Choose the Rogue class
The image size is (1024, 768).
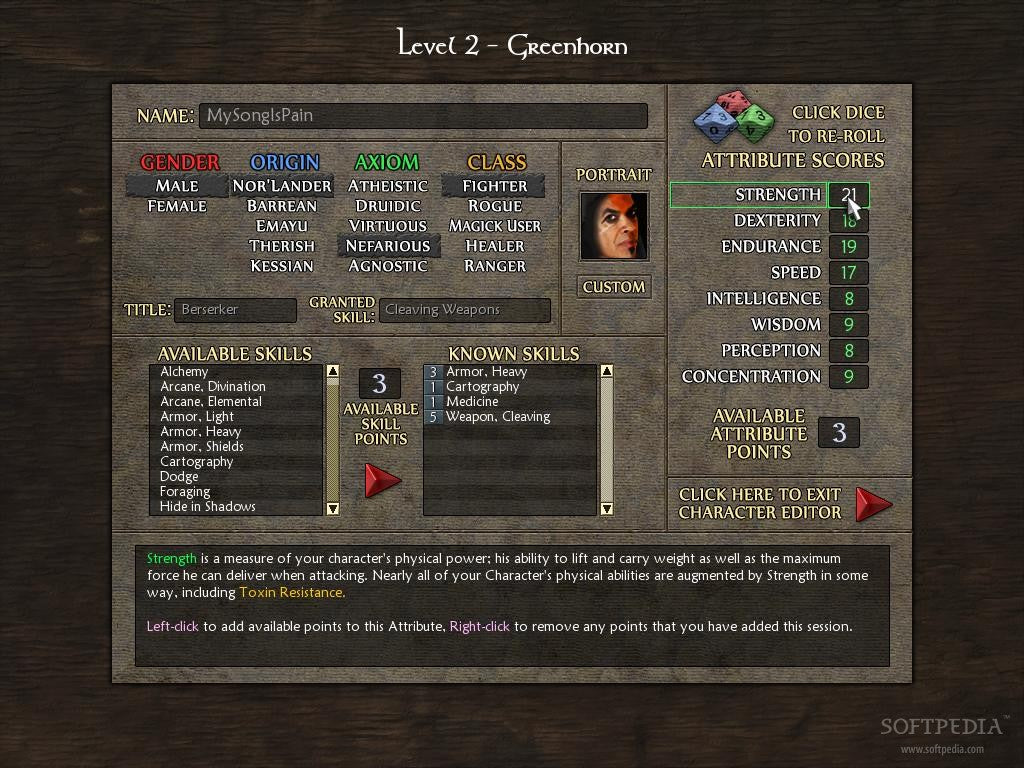click(x=495, y=206)
